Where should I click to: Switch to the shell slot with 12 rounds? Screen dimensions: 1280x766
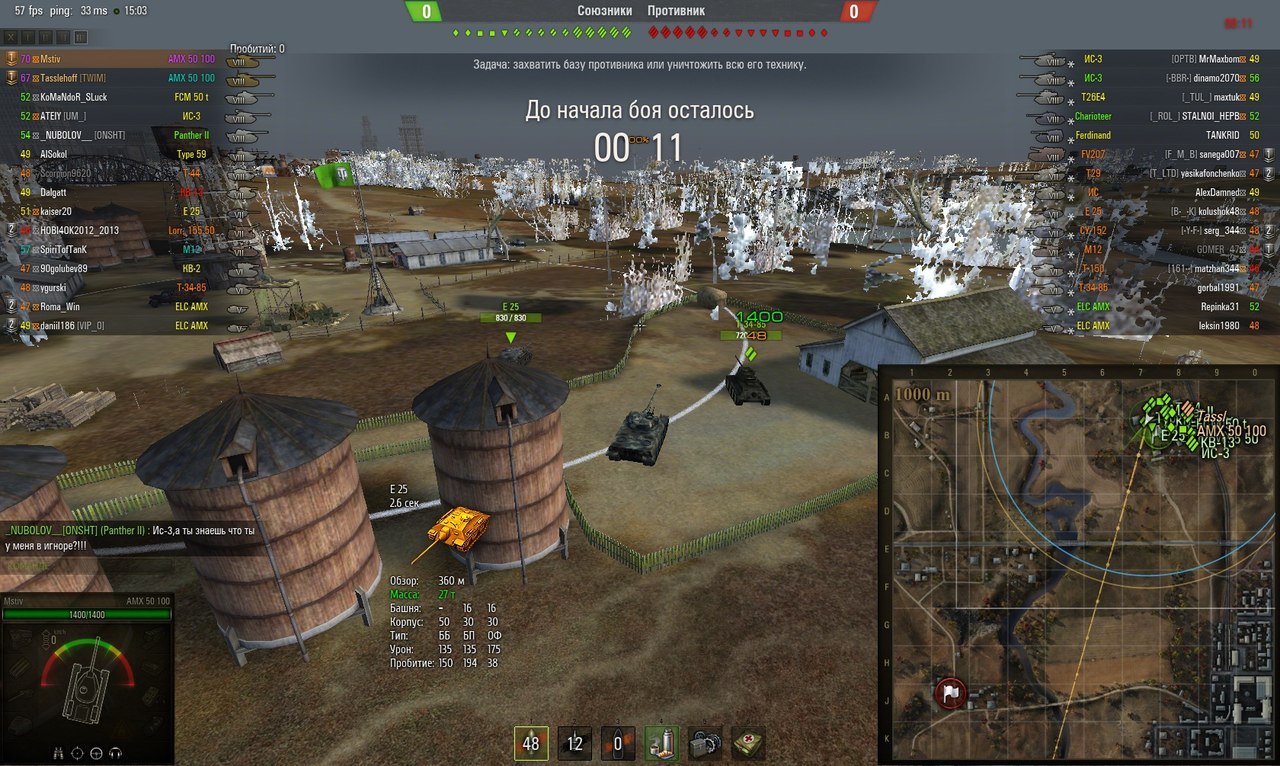coord(574,743)
